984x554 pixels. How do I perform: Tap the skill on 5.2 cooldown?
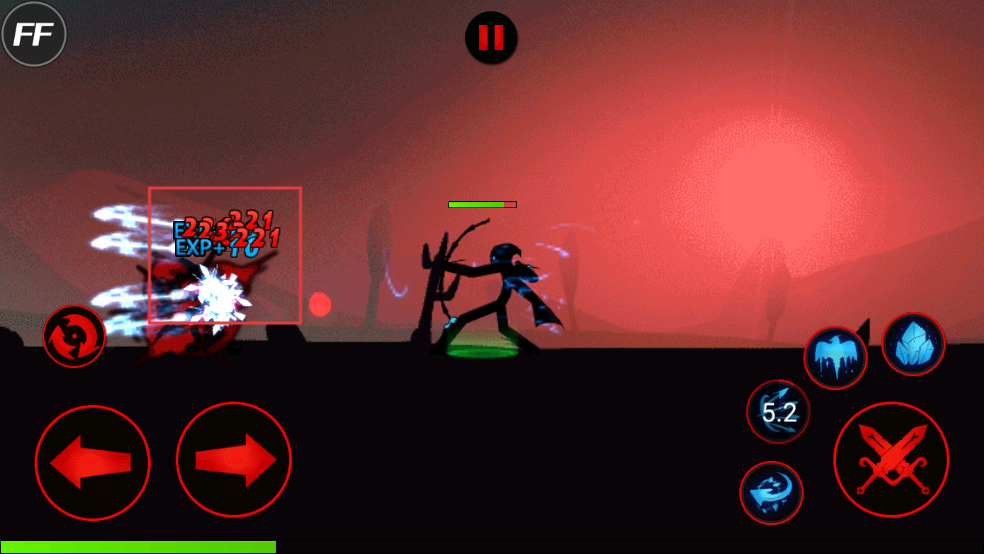778,411
